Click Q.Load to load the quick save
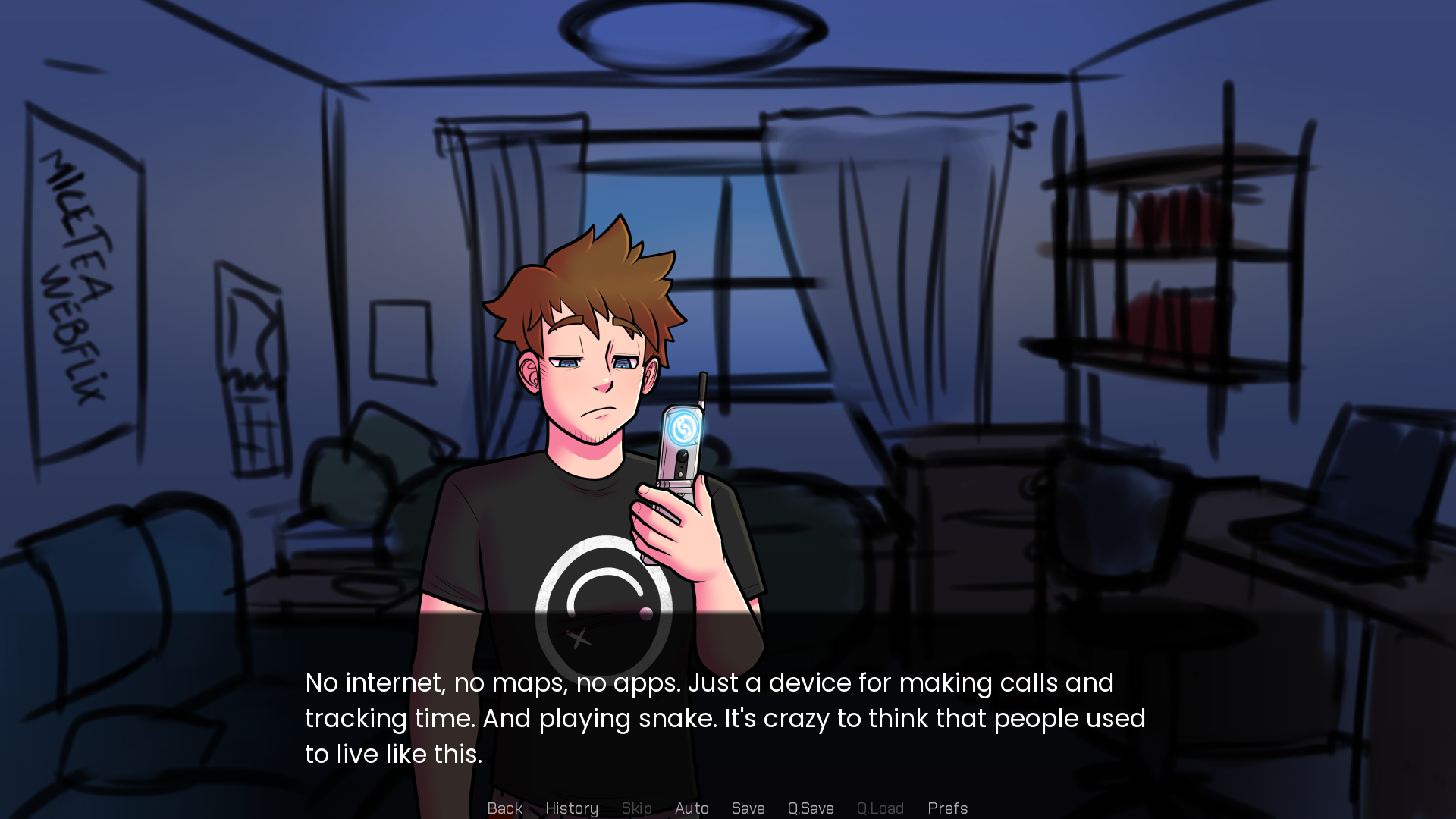This screenshot has width=1456, height=819. pyautogui.click(x=880, y=808)
